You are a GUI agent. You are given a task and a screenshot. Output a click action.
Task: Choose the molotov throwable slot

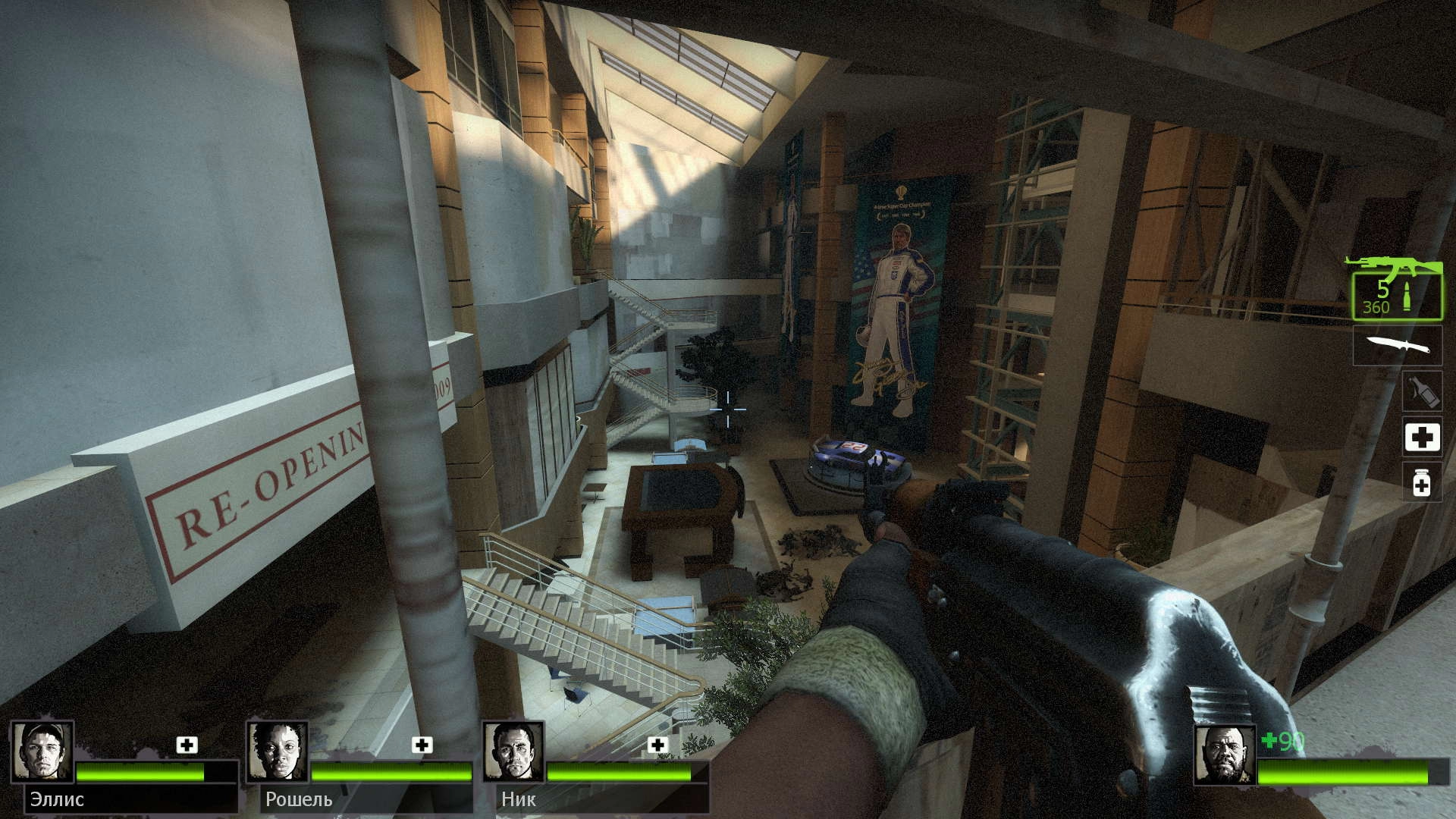click(1421, 392)
